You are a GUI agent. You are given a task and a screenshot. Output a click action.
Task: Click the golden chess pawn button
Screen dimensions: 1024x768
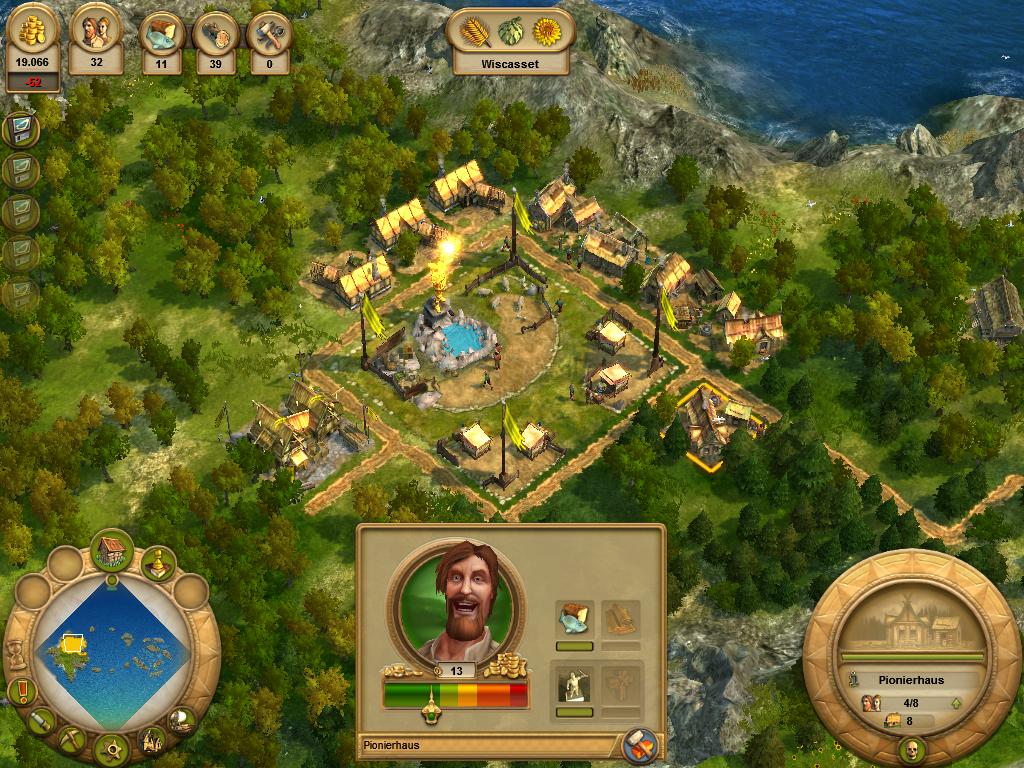[157, 564]
